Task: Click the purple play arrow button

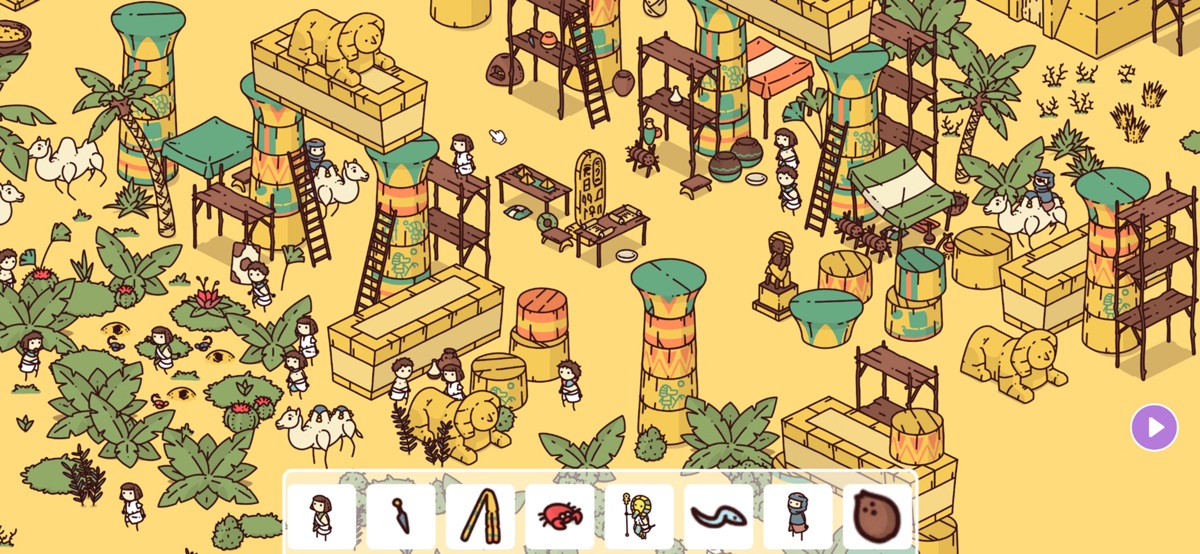Action: (1154, 428)
